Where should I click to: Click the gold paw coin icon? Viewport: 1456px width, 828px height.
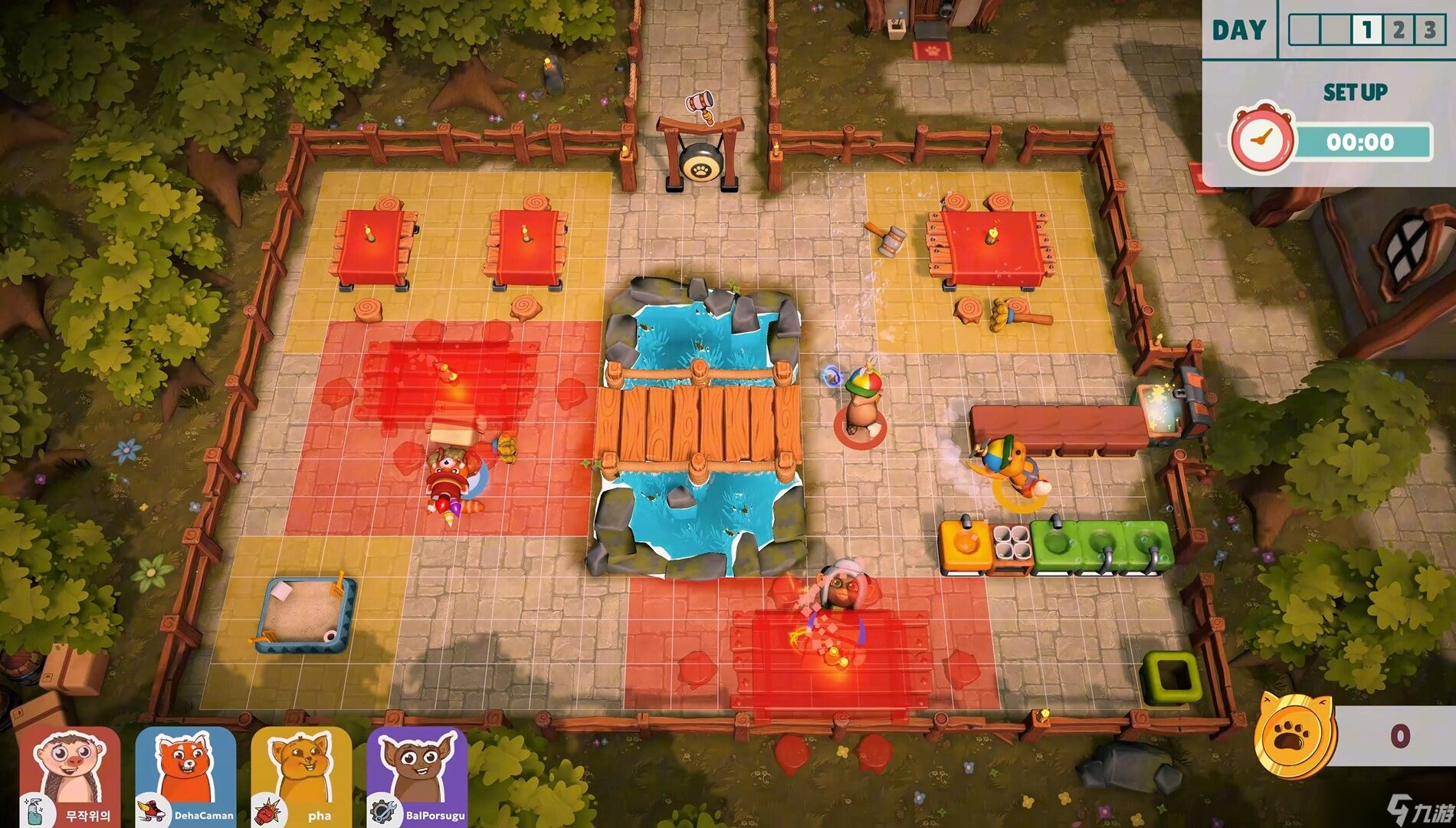tap(1294, 737)
